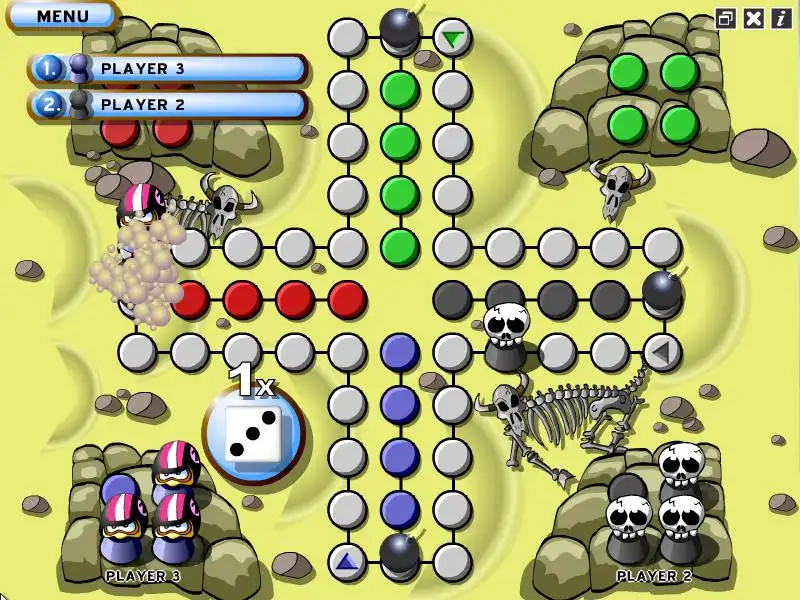Select the bomb beside the green arrow tile
Image resolution: width=800 pixels, height=600 pixels.
399,28
